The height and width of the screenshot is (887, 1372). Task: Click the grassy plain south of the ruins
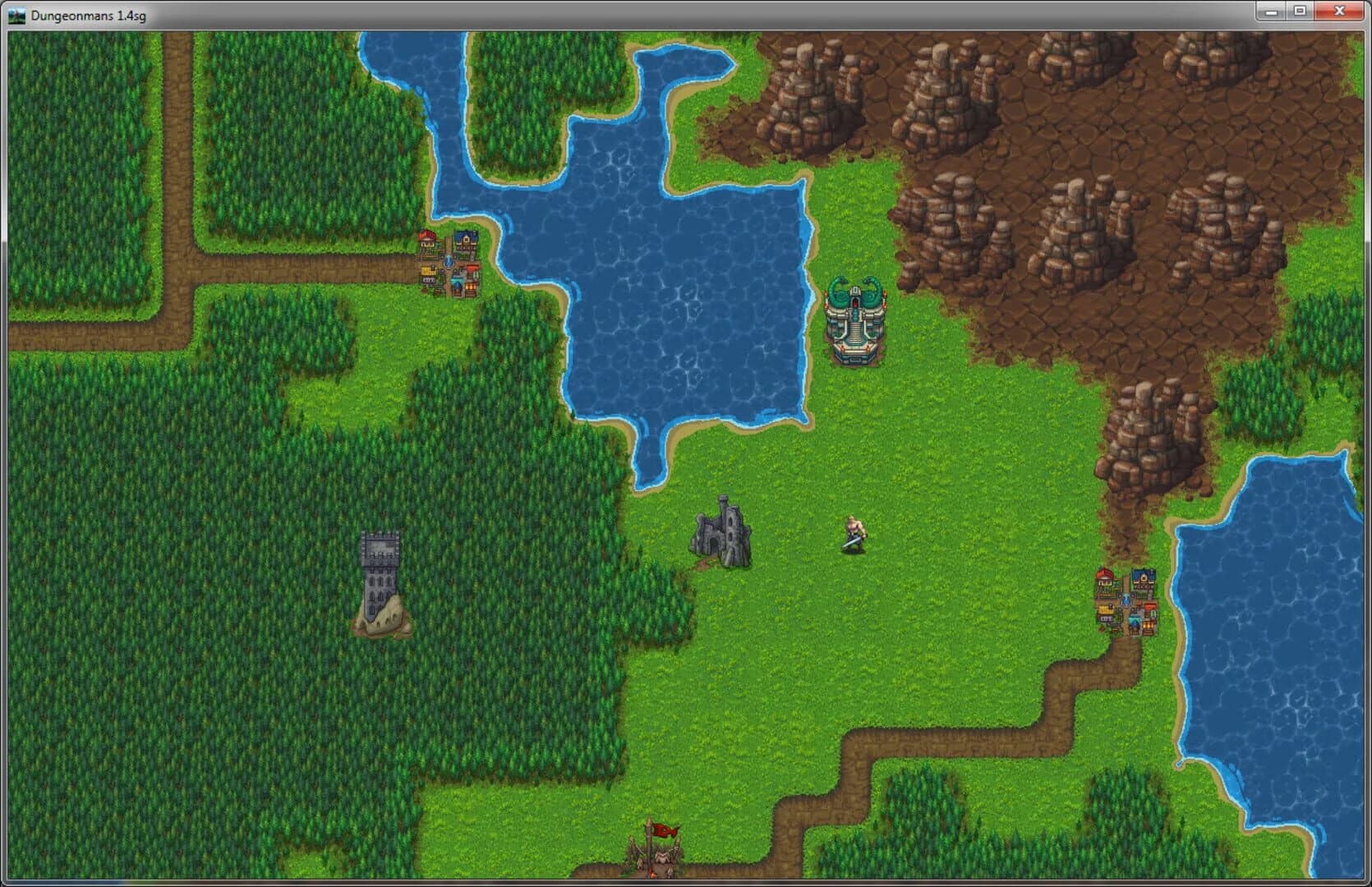(x=739, y=657)
